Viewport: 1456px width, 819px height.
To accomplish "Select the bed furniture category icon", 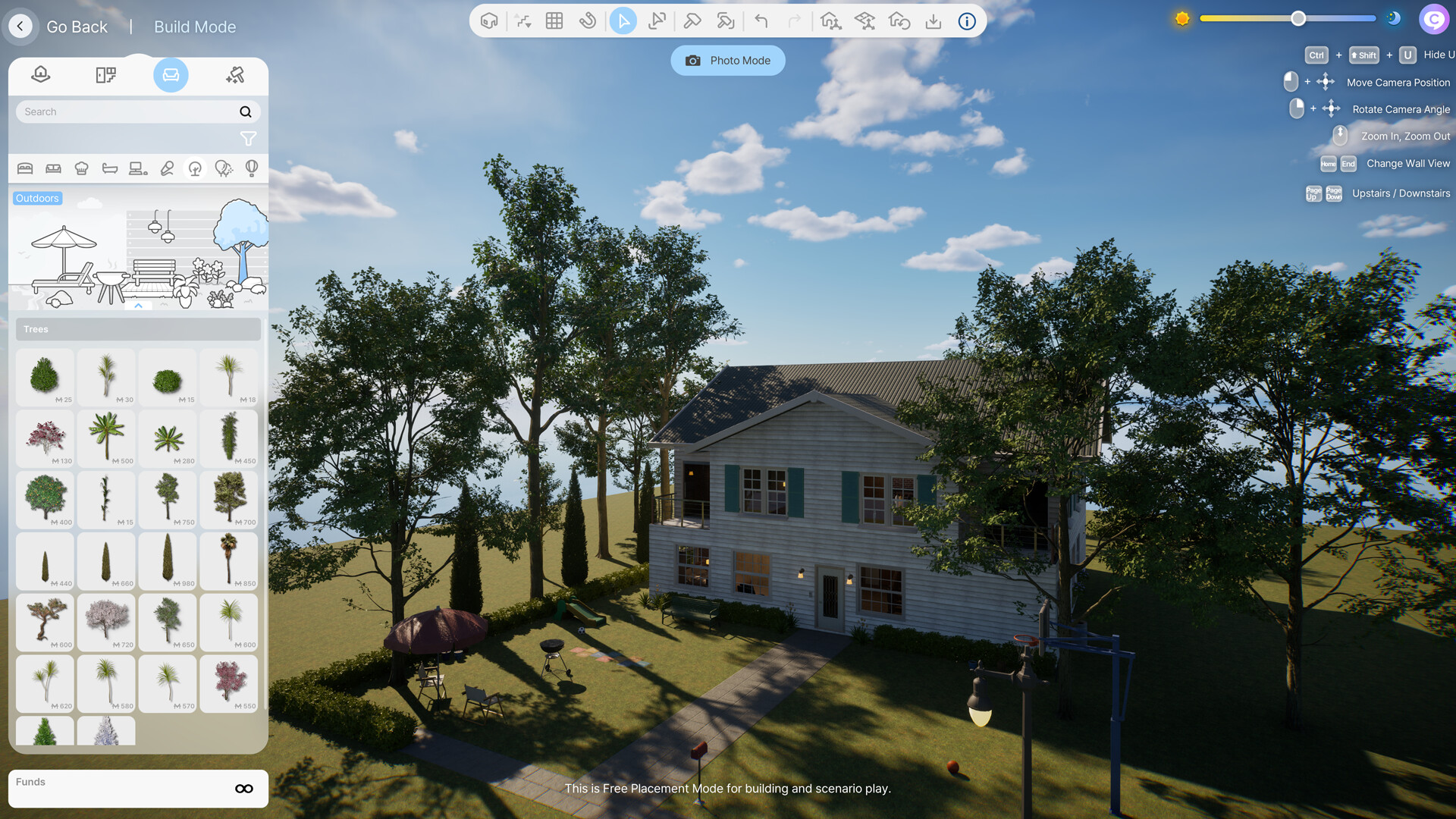I will (25, 168).
